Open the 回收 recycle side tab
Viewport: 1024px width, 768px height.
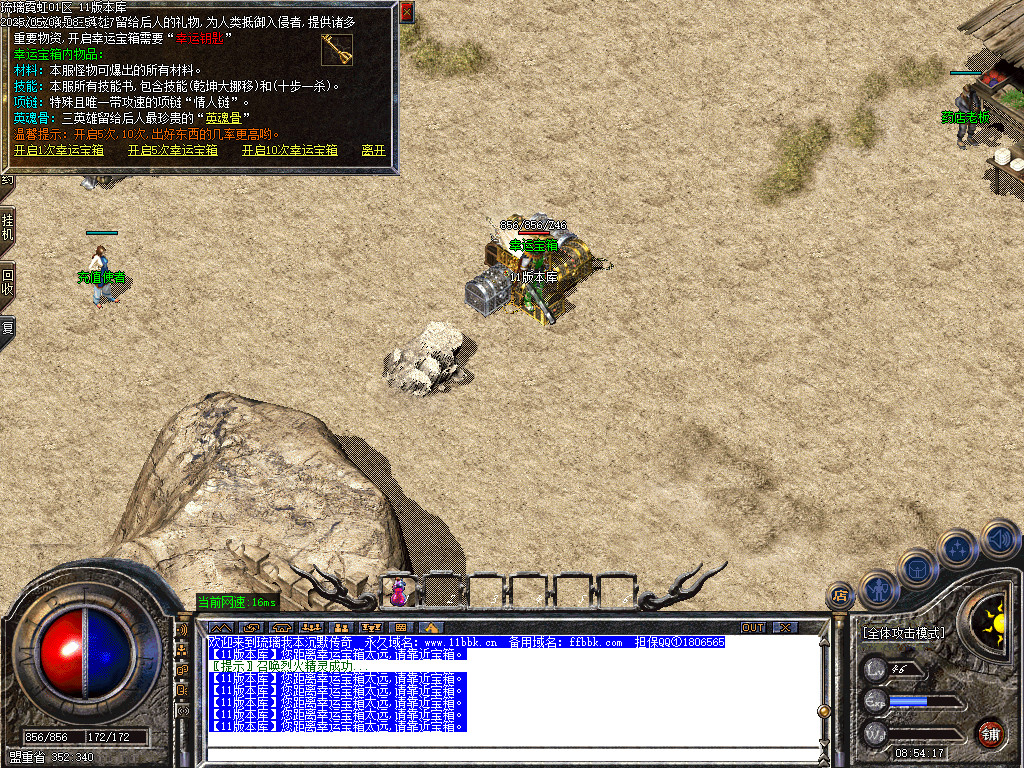click(7, 283)
